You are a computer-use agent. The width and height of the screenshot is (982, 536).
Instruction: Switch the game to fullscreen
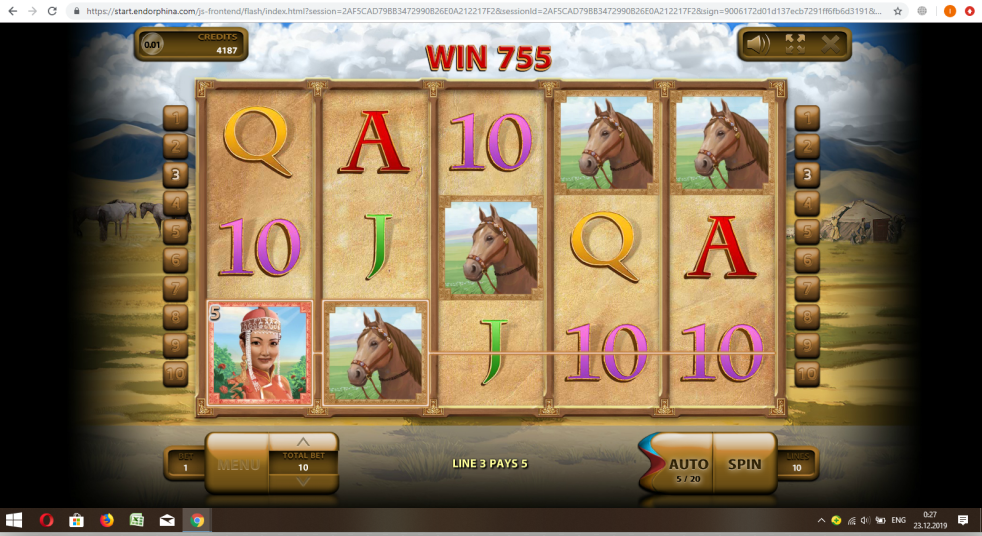(795, 44)
